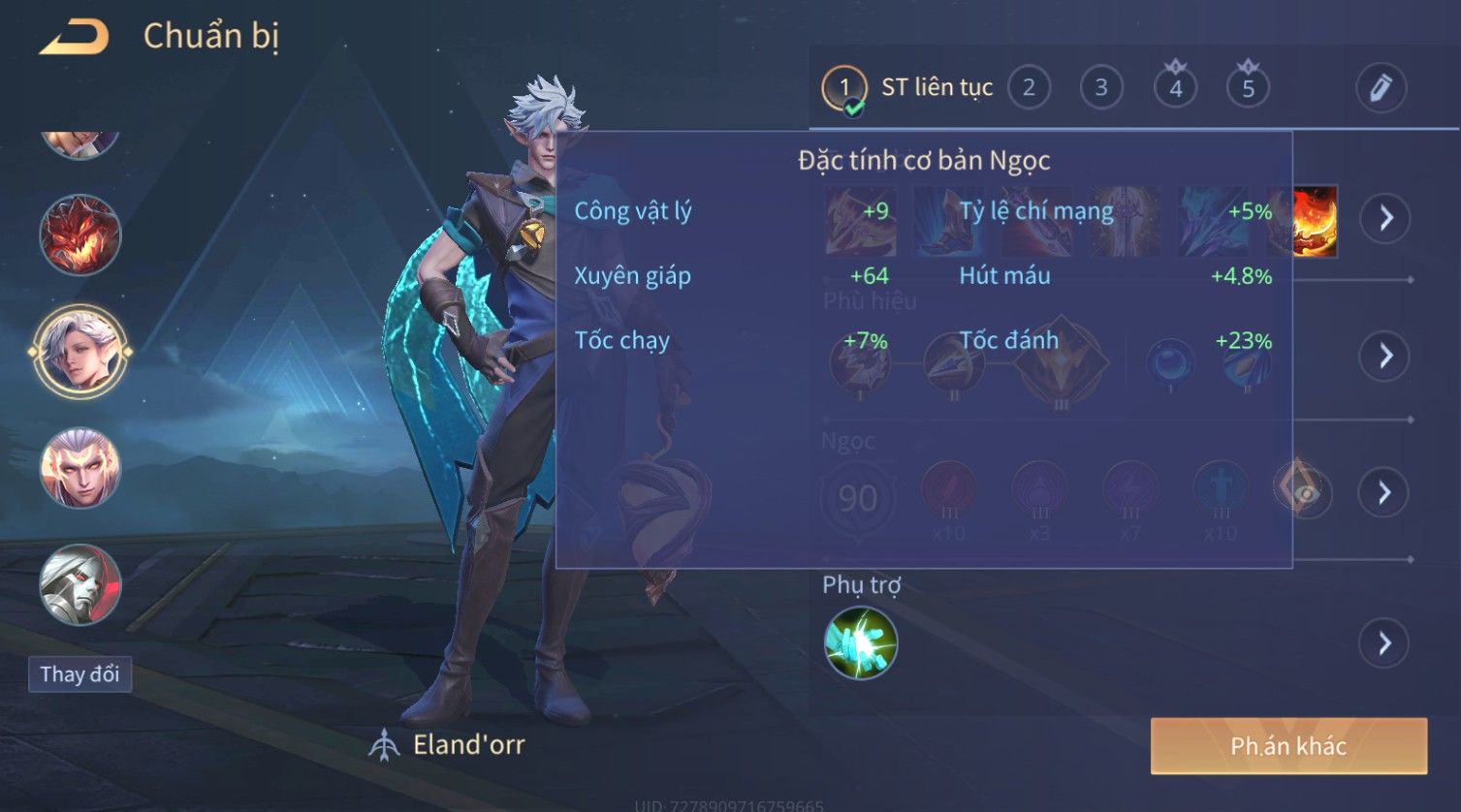Select the red demon hero portrait
Viewport: 1461px width, 812px height.
(x=79, y=234)
